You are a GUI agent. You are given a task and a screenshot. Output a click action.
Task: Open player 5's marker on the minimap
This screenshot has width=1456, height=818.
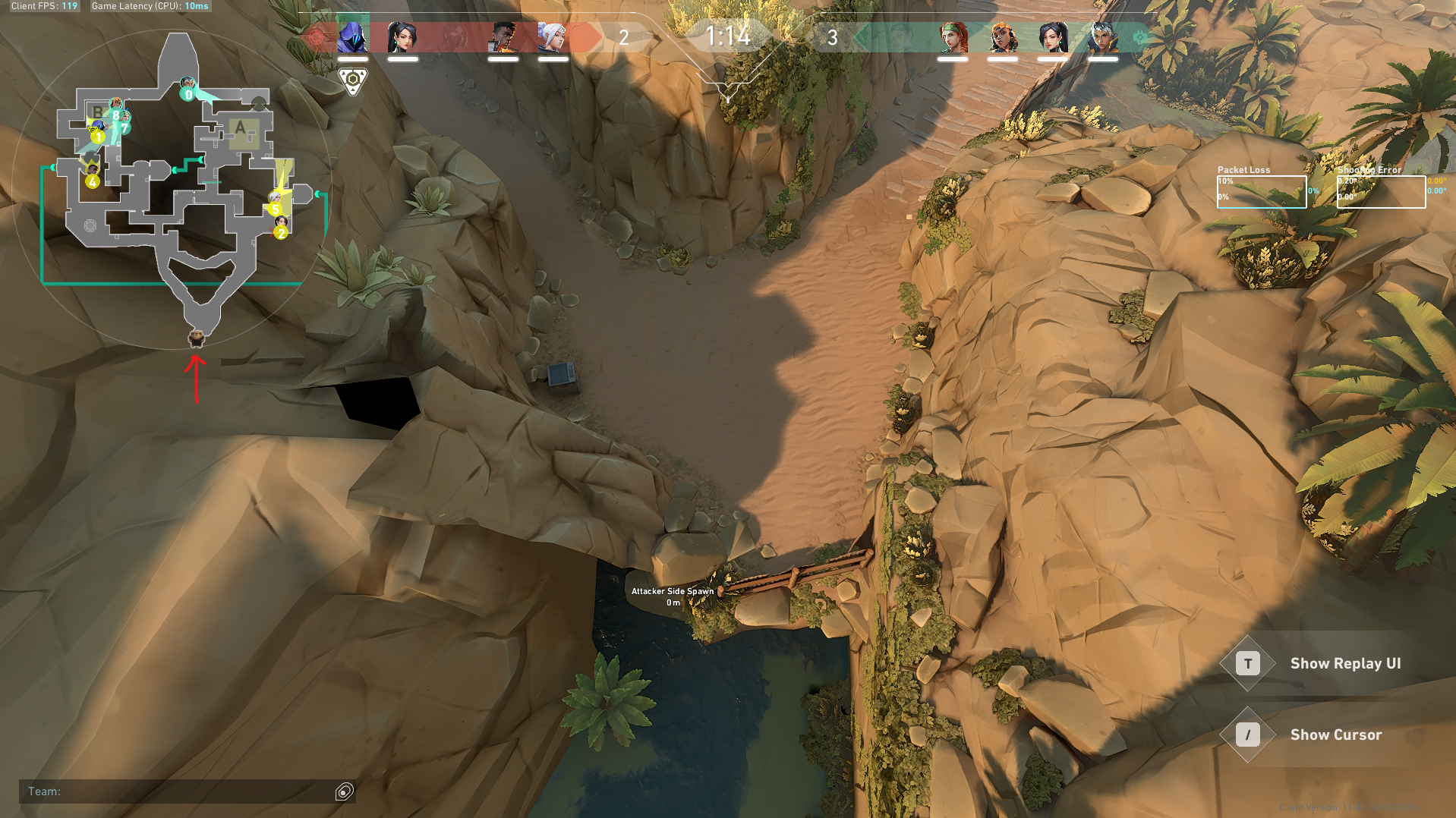point(276,206)
